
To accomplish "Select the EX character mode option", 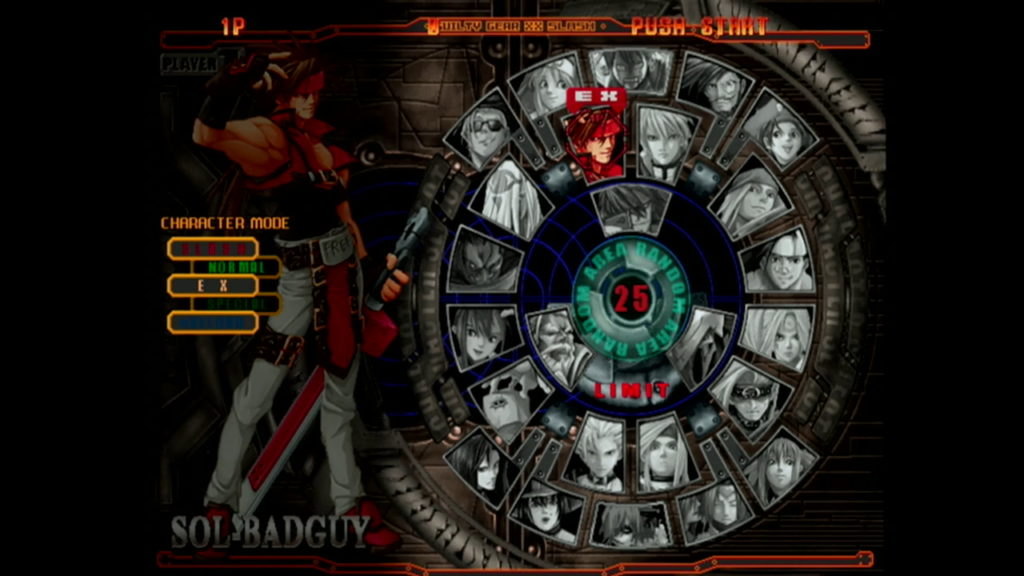I will 212,285.
